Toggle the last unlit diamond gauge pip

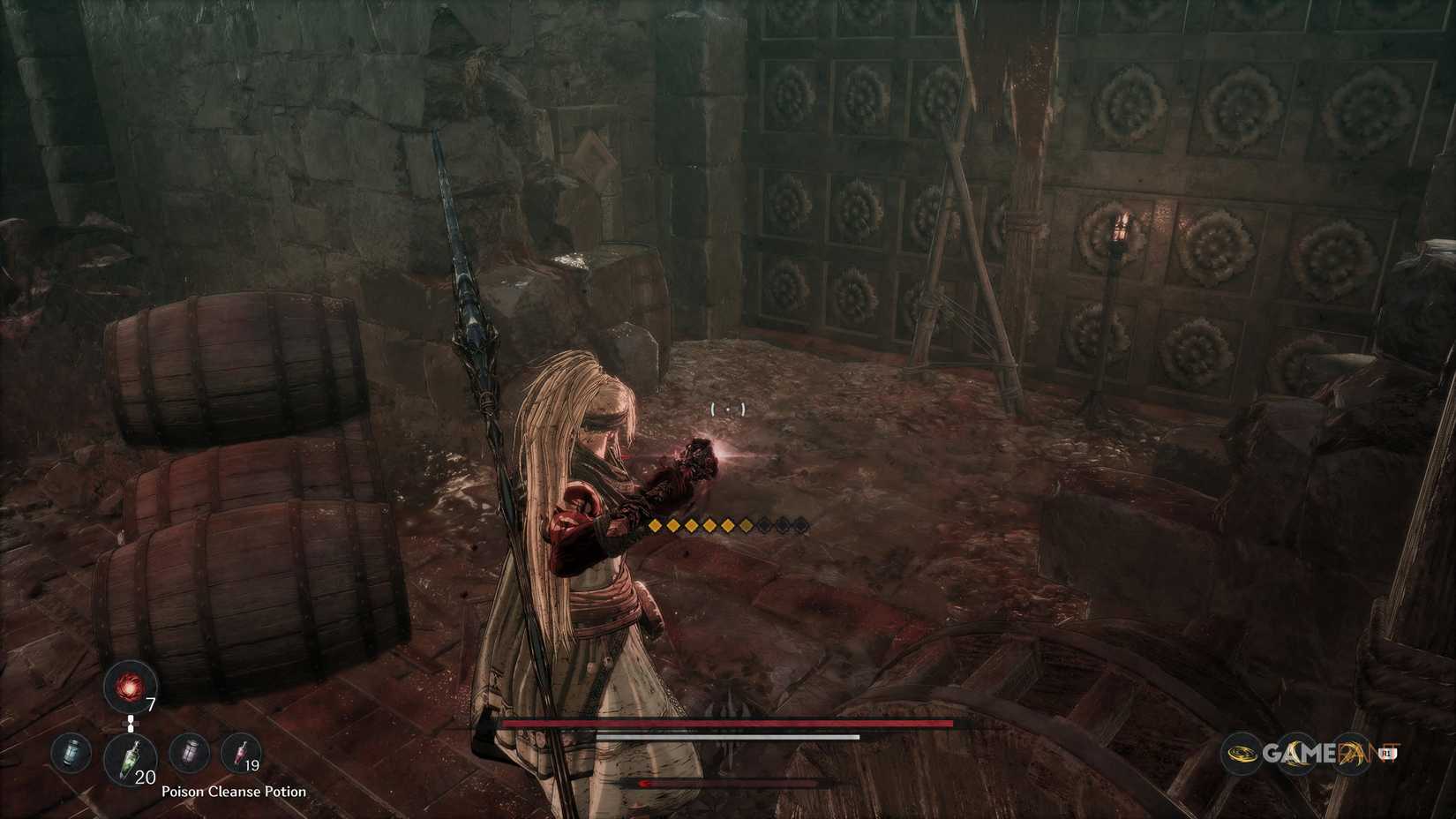point(801,523)
